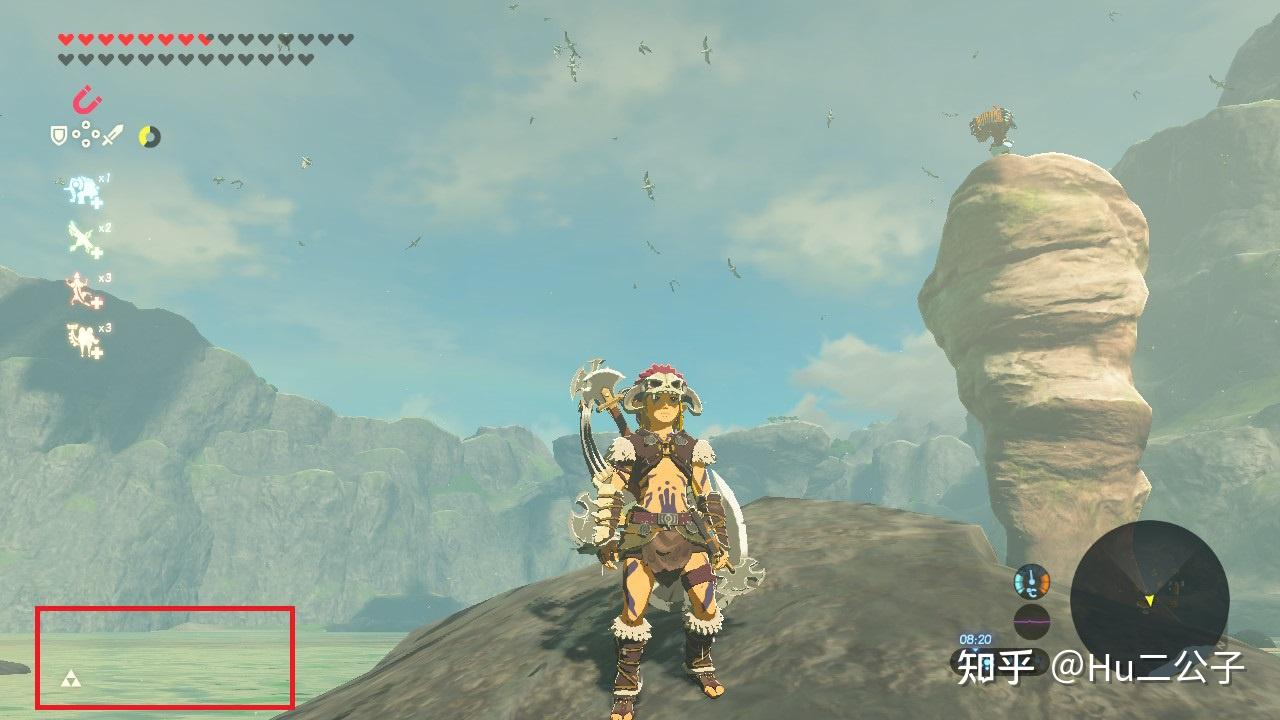
Task: Click the sword weapon icon
Action: coord(112,135)
